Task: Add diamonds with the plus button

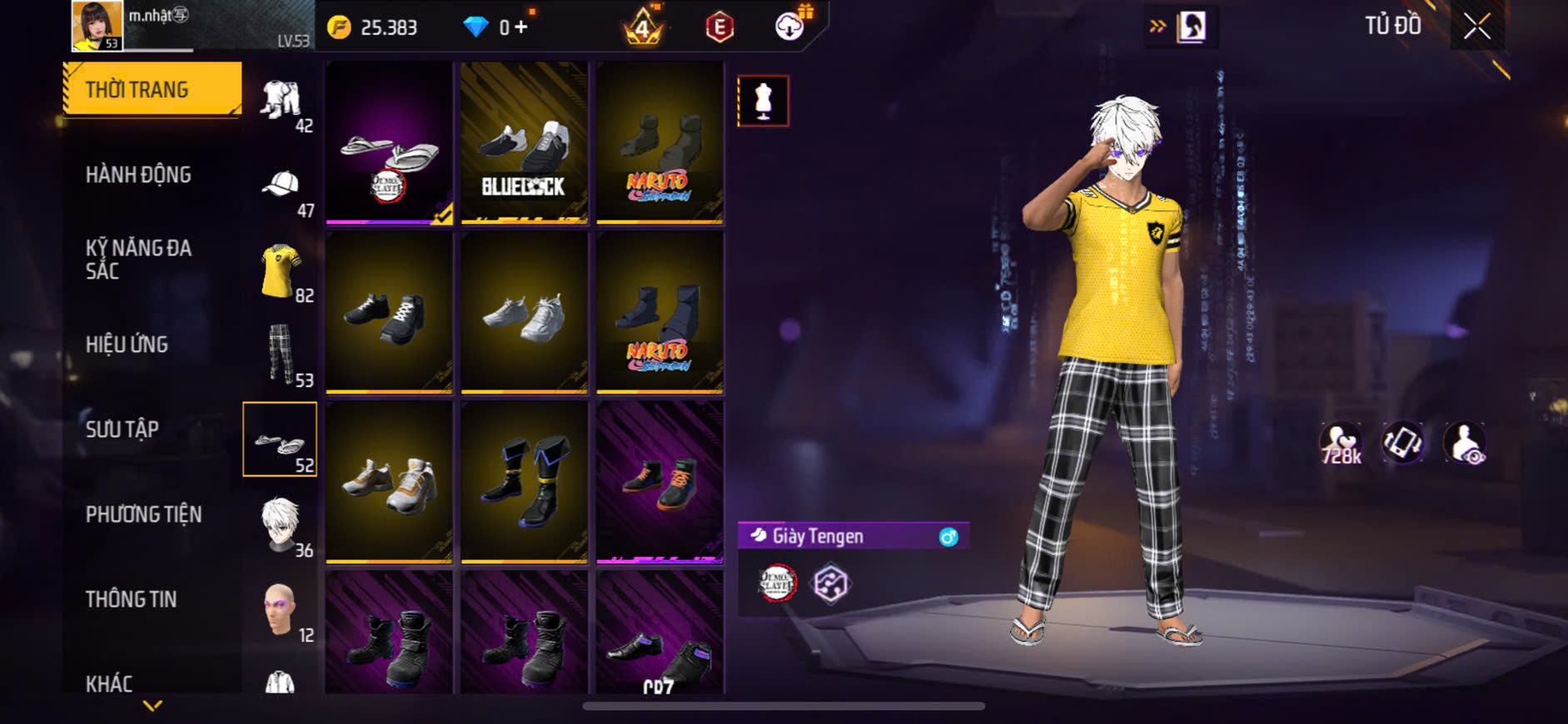Action: click(521, 27)
